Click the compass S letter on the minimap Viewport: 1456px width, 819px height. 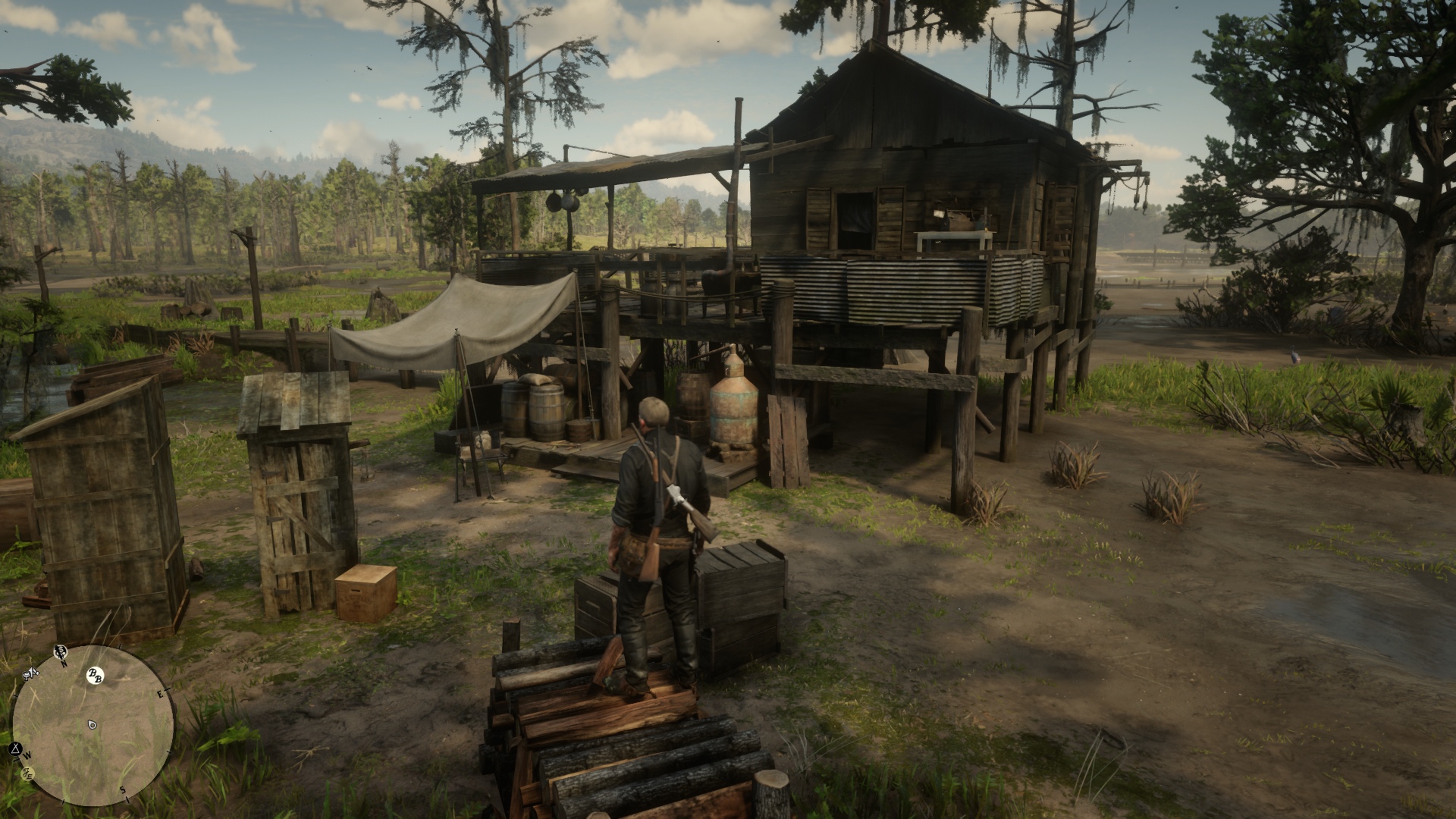[x=124, y=791]
